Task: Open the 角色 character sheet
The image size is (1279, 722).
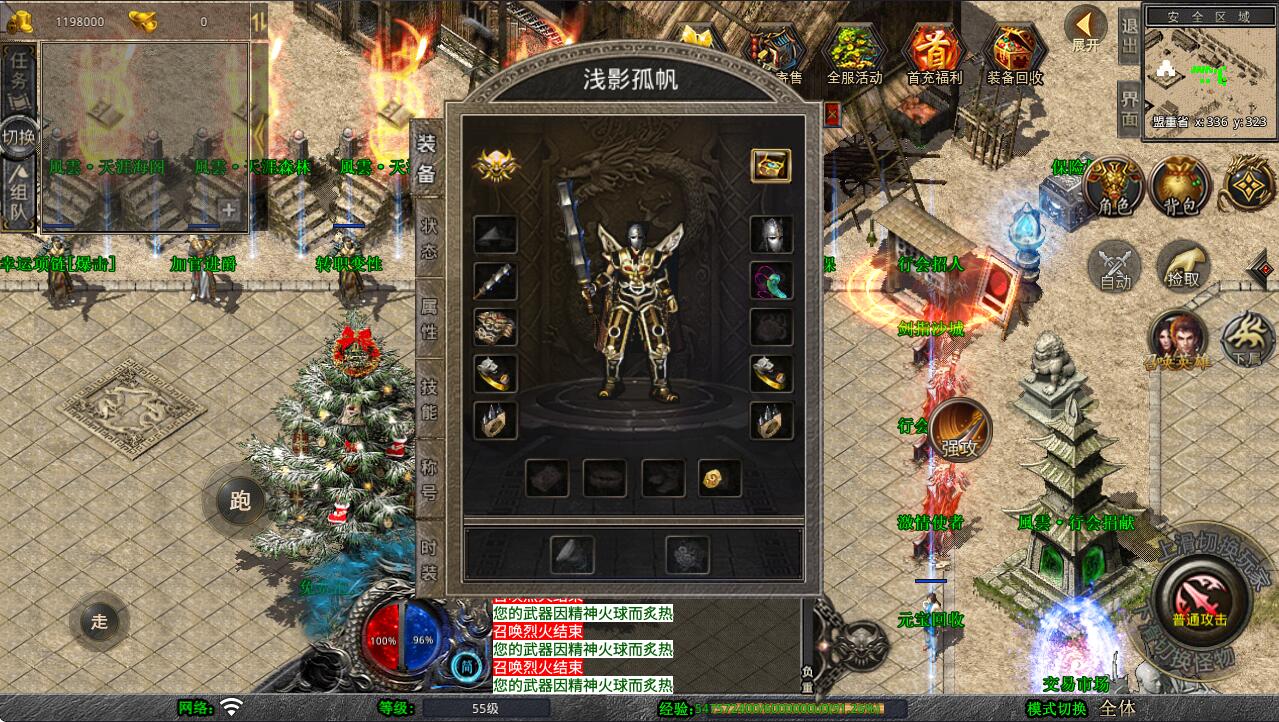Action: [x=1114, y=186]
